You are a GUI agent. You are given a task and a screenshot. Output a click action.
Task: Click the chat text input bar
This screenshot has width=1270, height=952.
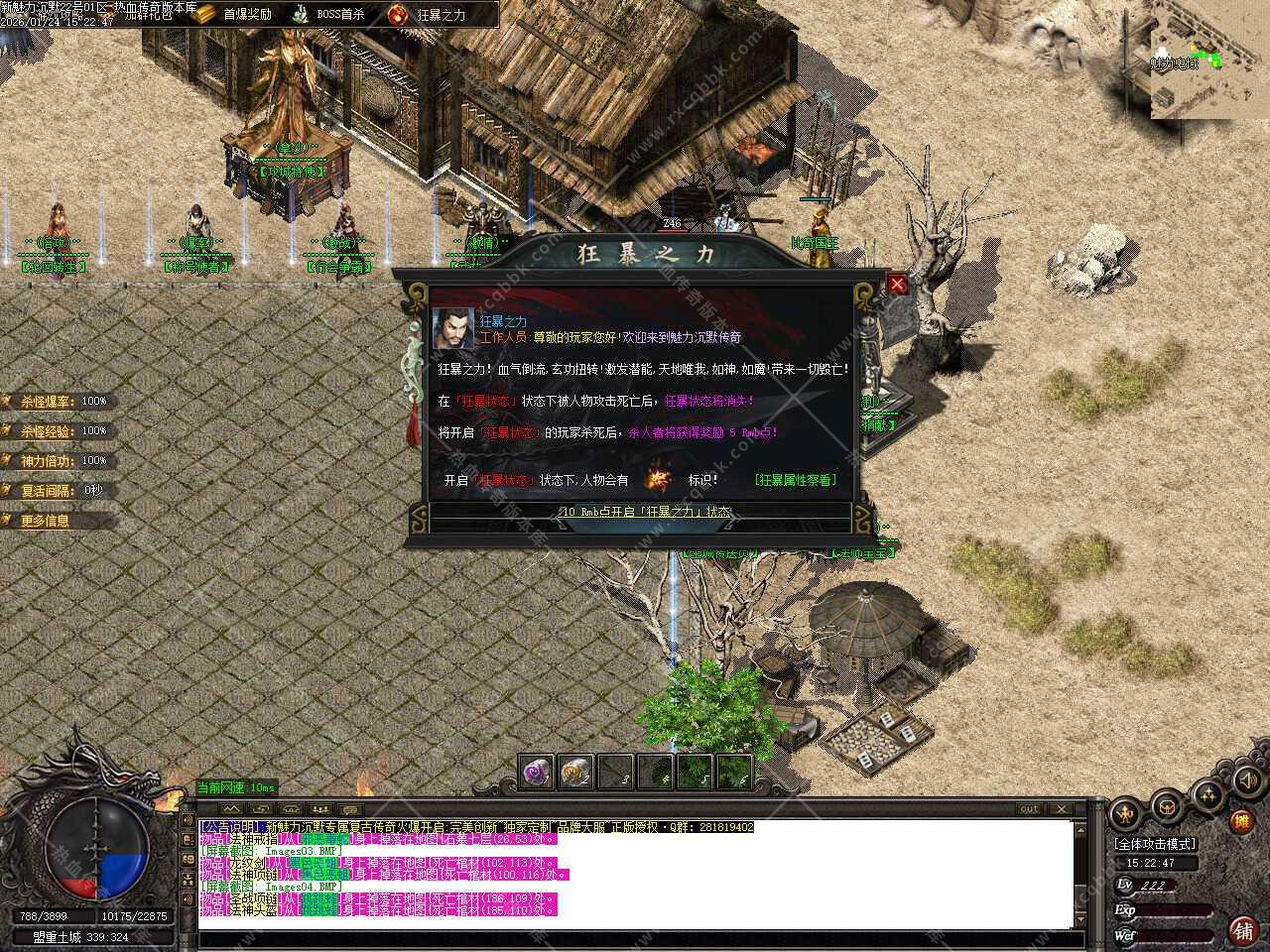point(635,939)
